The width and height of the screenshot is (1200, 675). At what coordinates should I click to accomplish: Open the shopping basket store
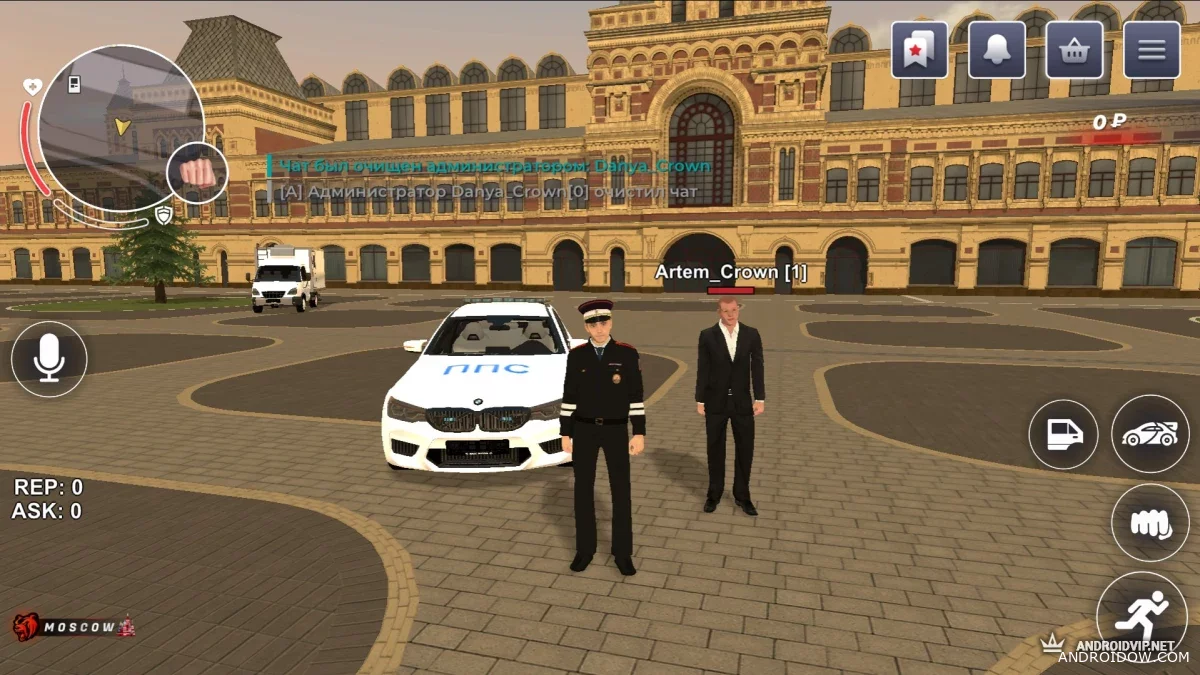[x=1075, y=50]
